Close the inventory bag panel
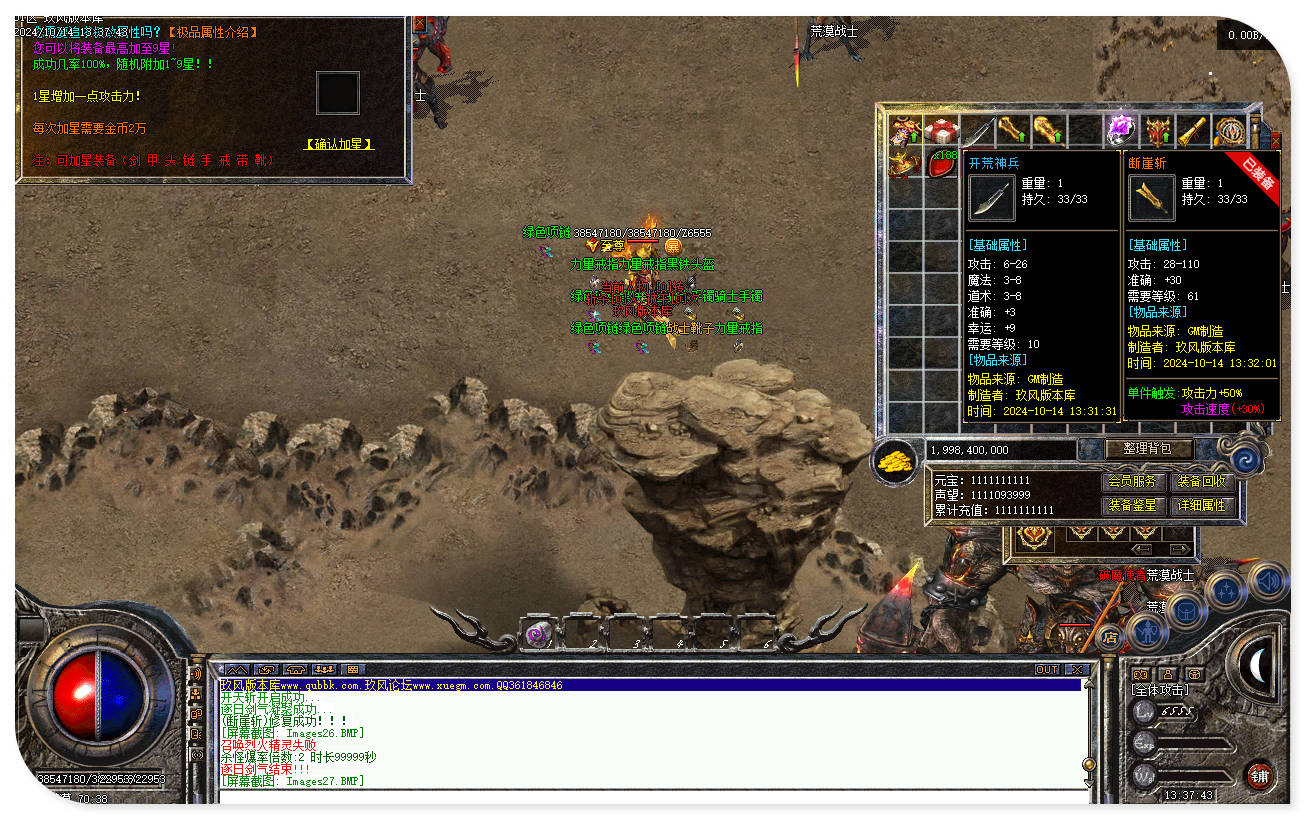This screenshot has width=1306, height=819. (x=1275, y=141)
